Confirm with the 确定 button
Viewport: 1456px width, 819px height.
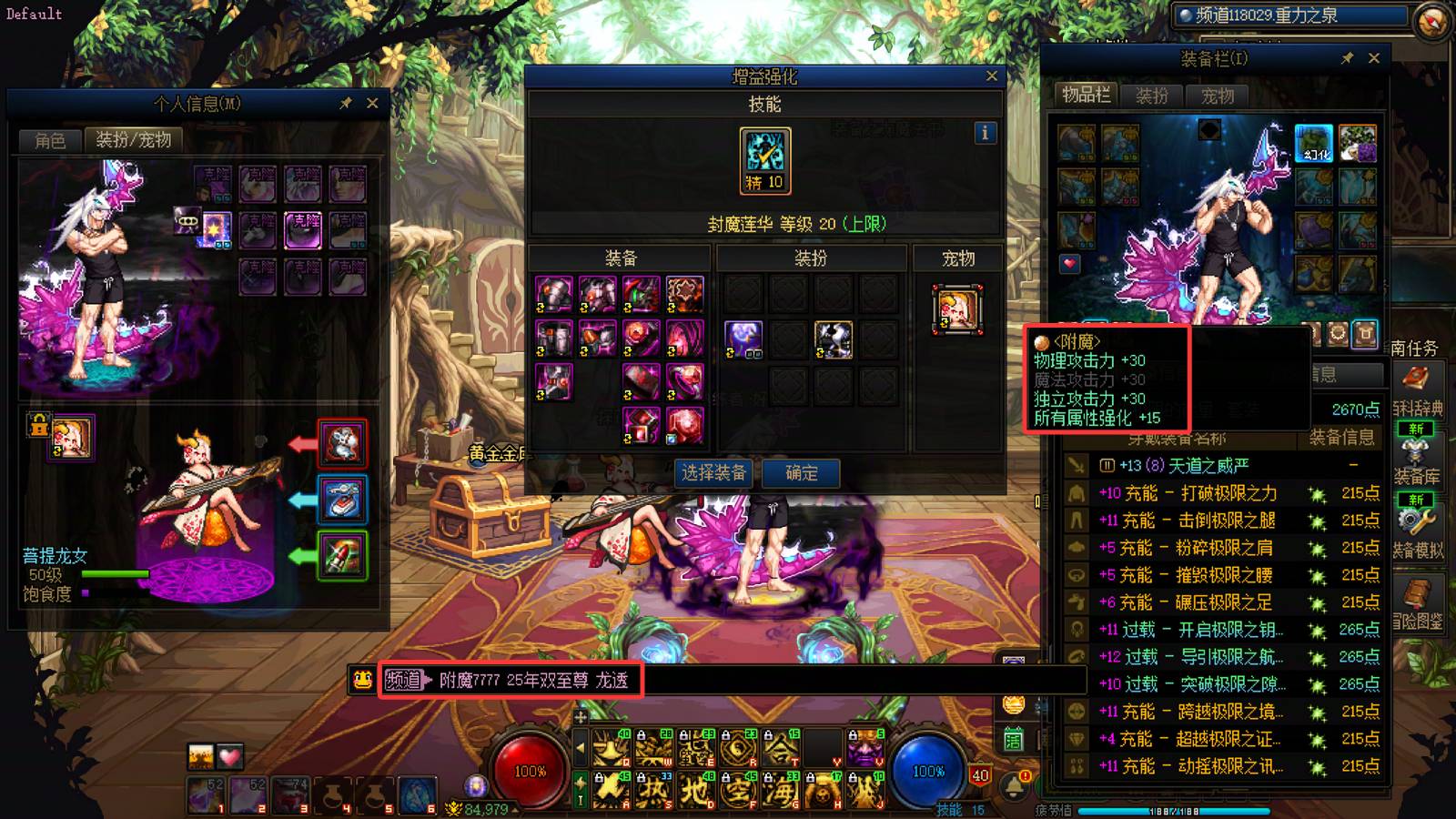click(x=801, y=473)
